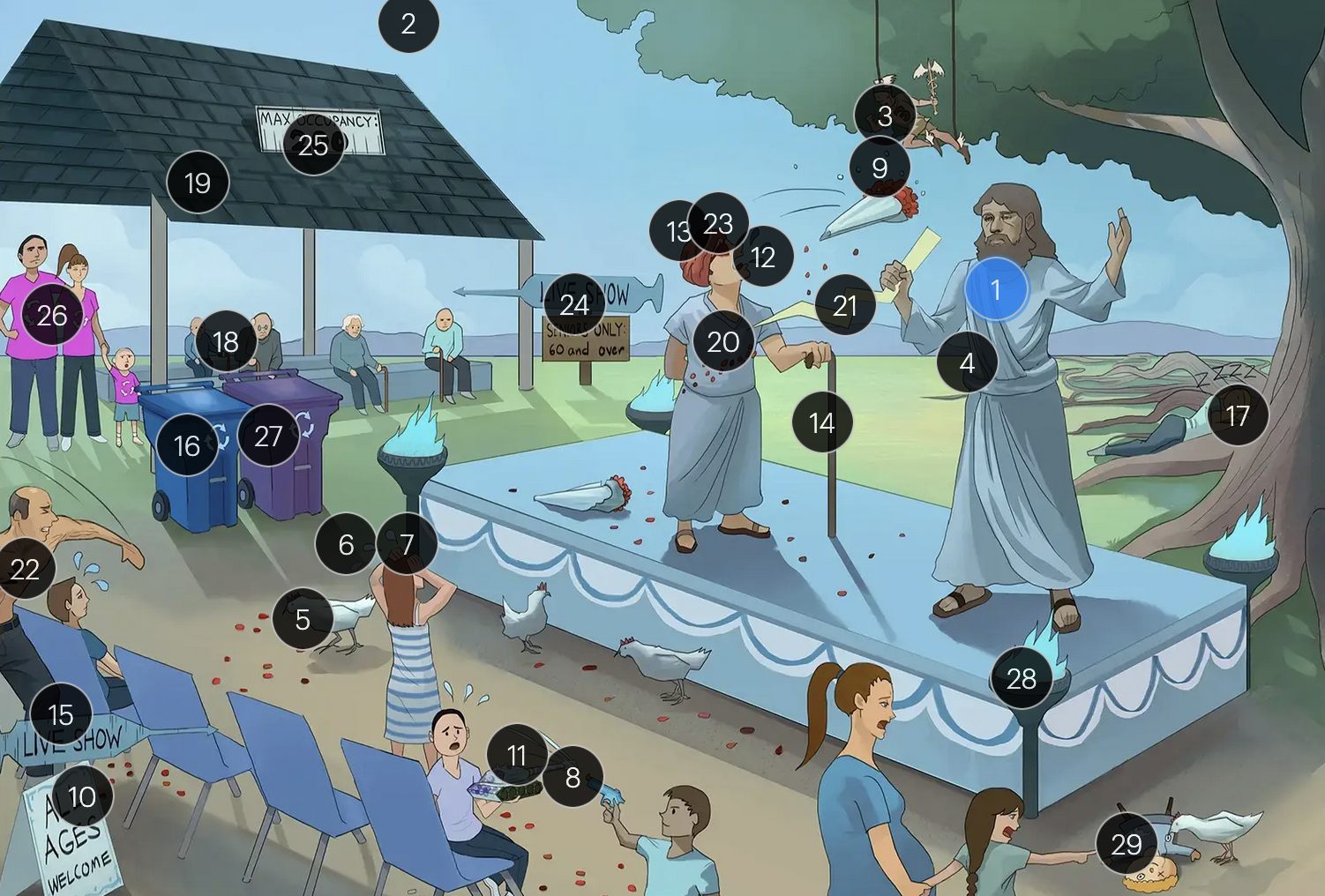Viewport: 1325px width, 896px height.
Task: Select numbered marker 29
Action: pos(1127,844)
